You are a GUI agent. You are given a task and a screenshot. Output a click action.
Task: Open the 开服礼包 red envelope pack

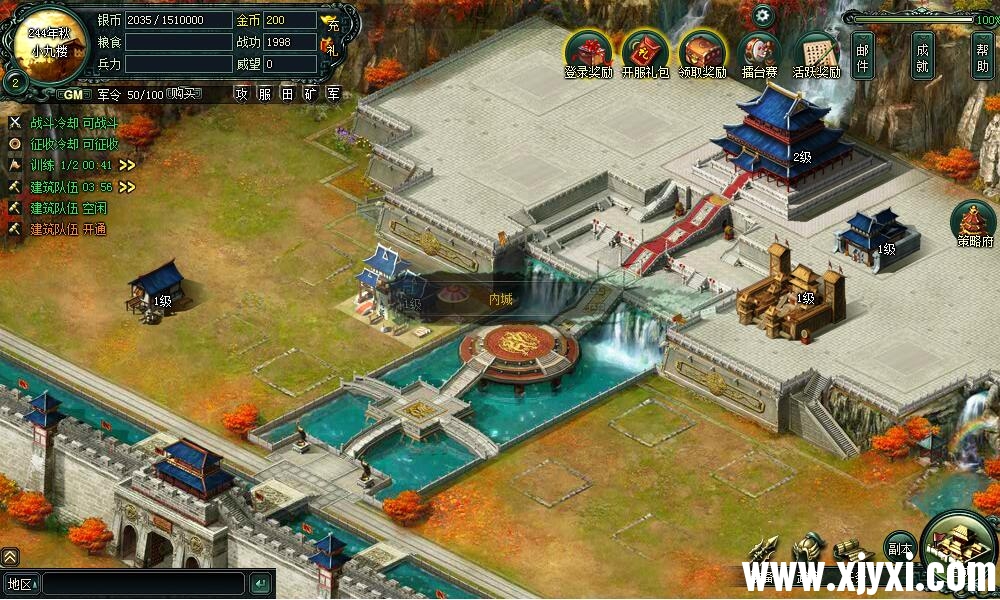click(645, 52)
